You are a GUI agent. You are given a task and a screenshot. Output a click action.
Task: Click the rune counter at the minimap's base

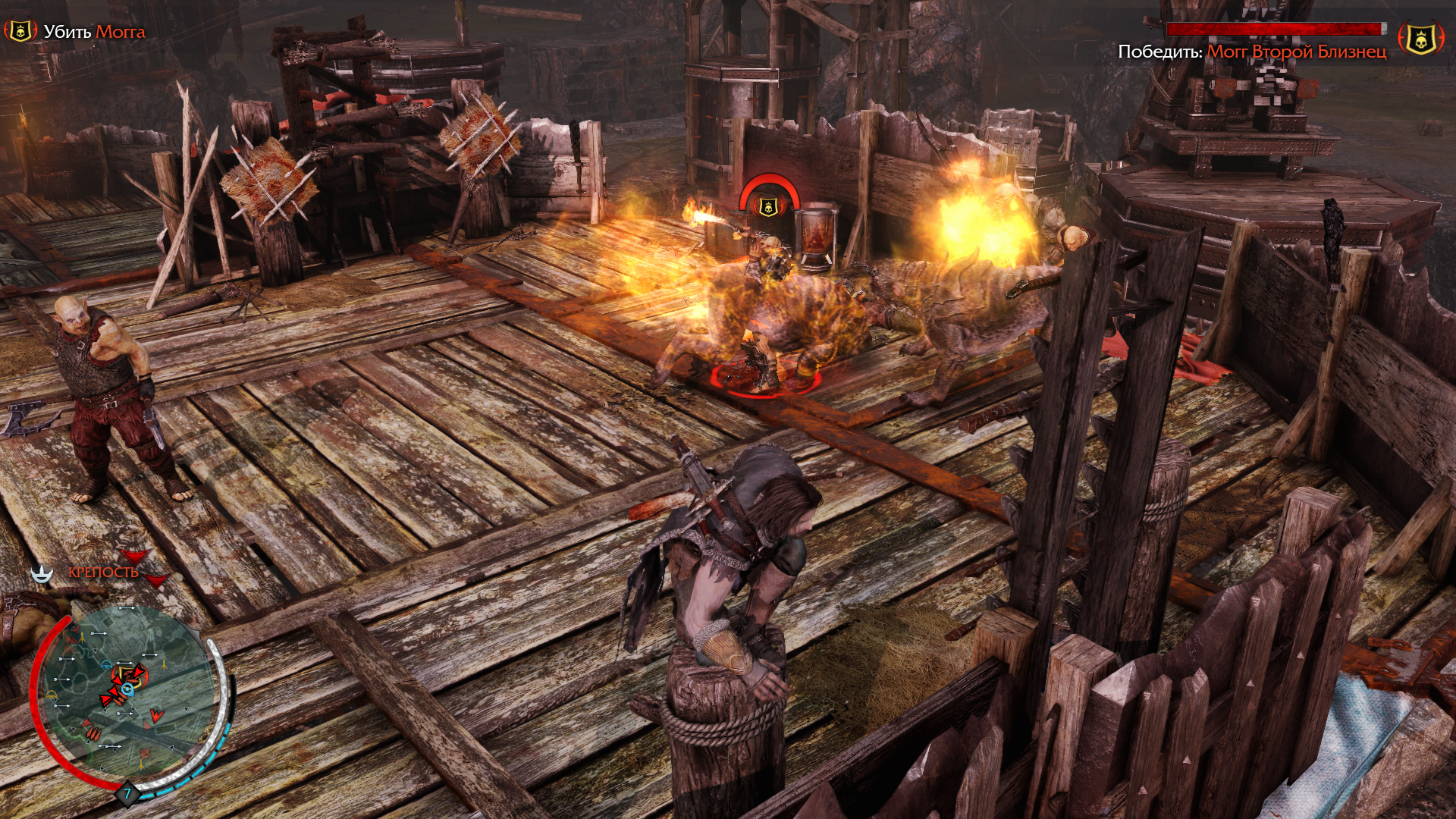127,793
